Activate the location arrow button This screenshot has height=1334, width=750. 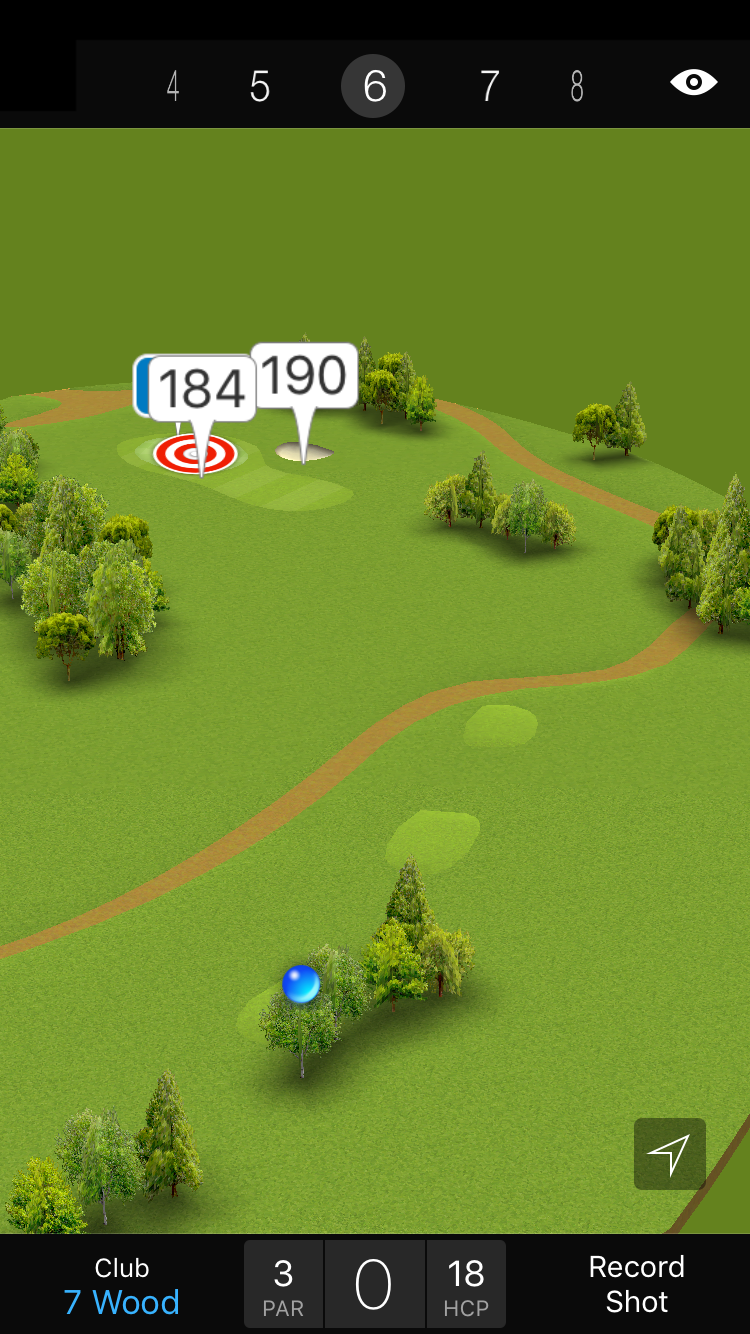point(669,1154)
